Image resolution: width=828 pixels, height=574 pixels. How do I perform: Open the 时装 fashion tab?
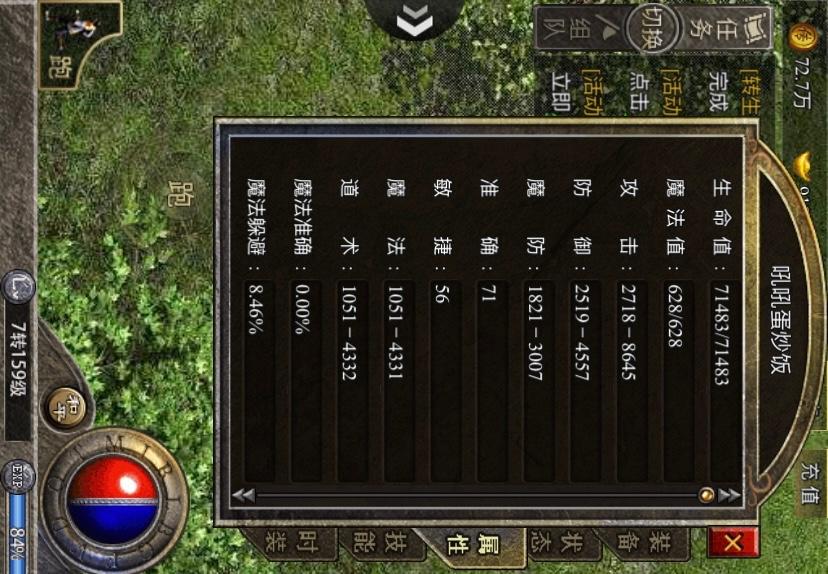pos(295,545)
